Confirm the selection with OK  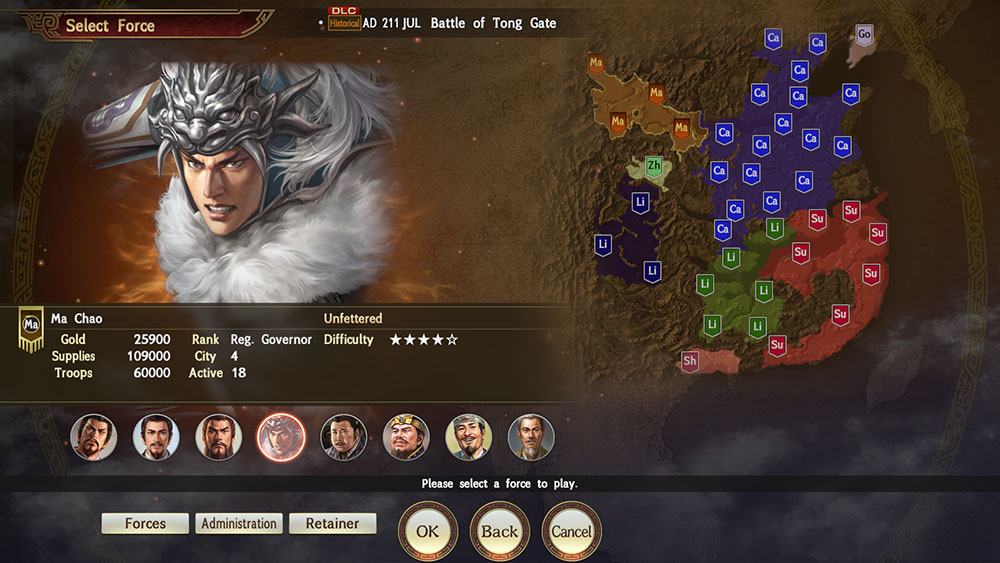pos(428,532)
